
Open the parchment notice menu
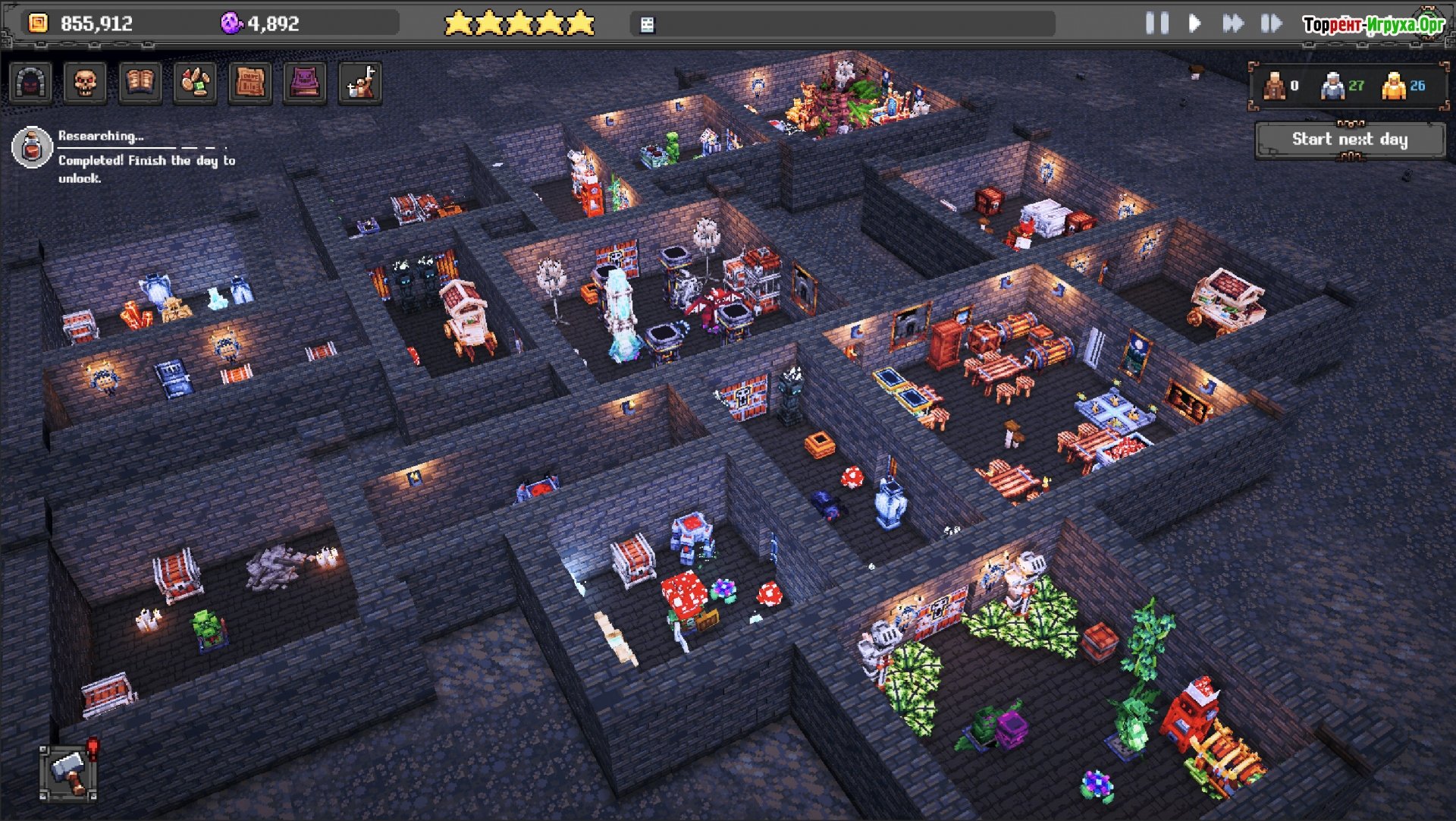coord(250,83)
